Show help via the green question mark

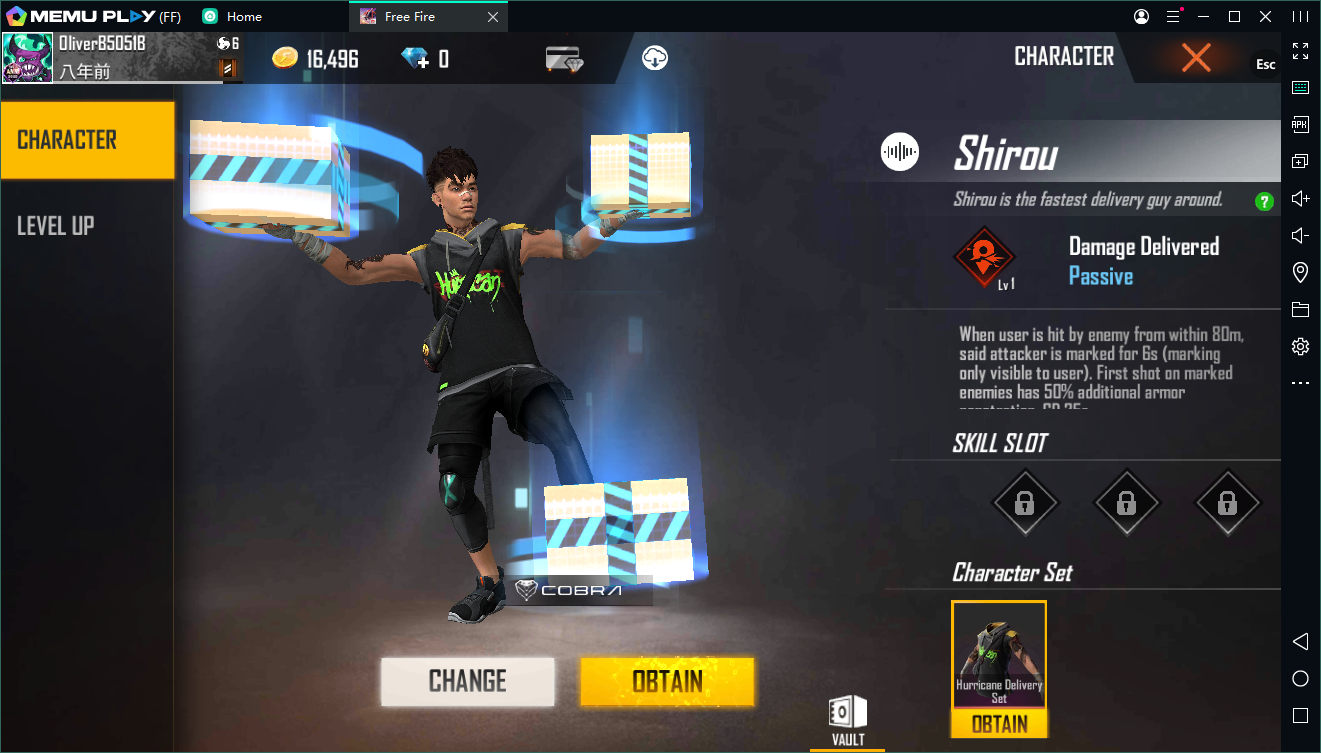[x=1264, y=201]
